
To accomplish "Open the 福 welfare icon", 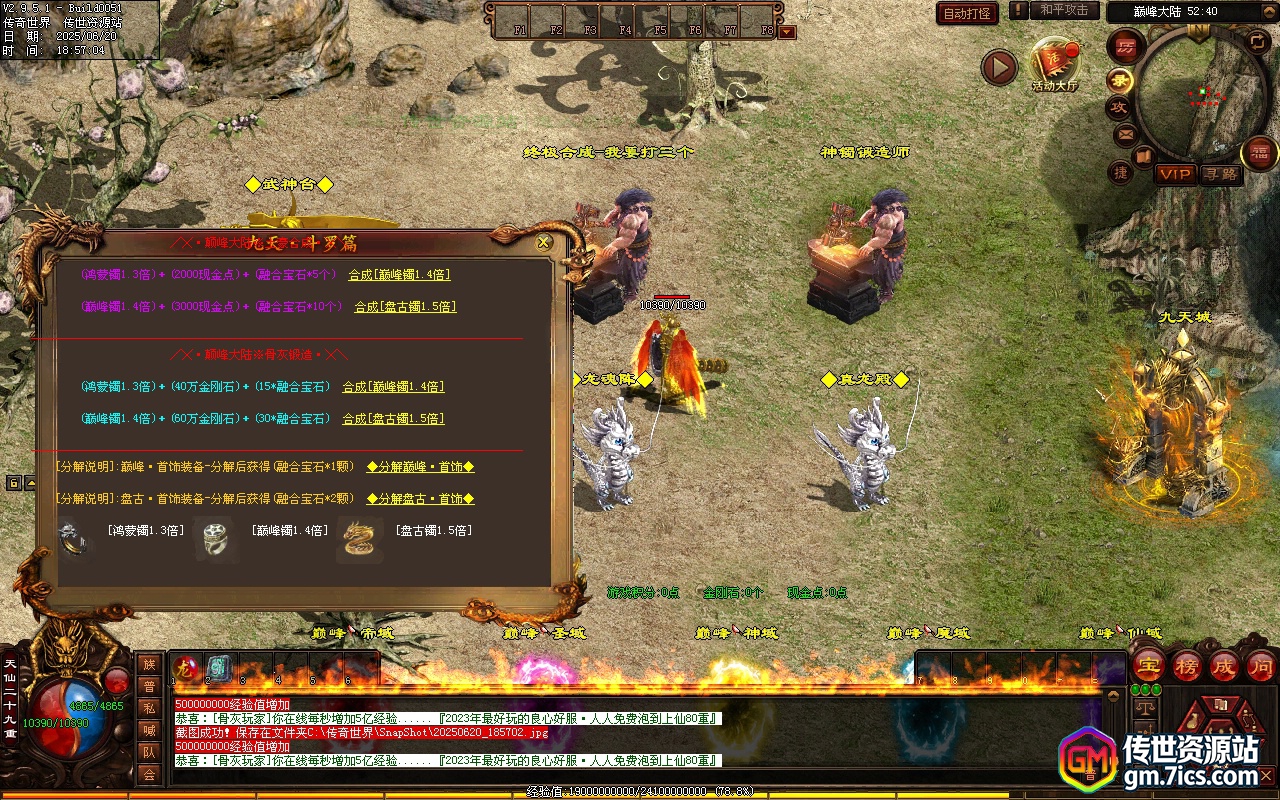I will pyautogui.click(x=1258, y=153).
